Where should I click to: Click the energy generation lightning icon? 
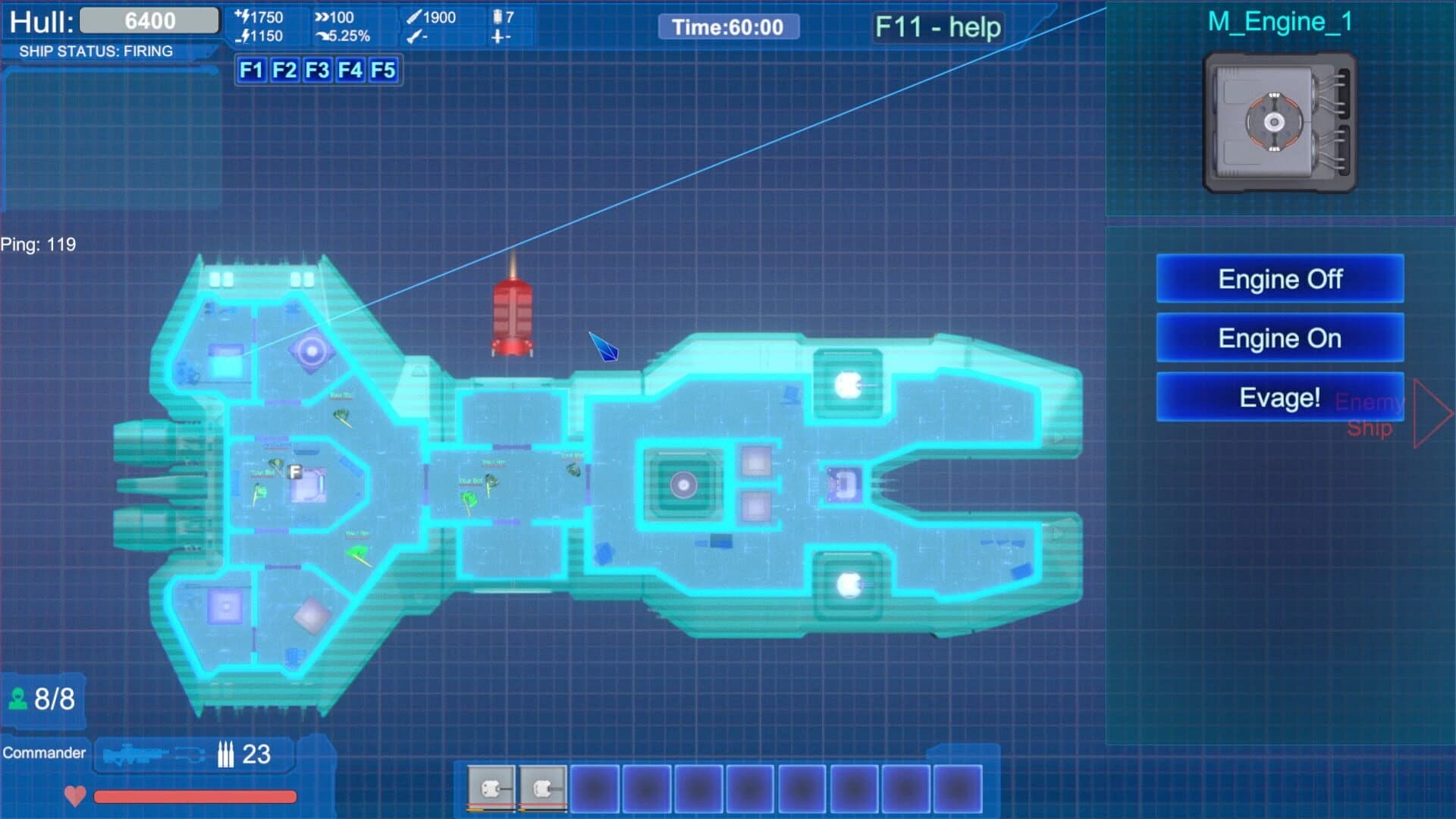[244, 15]
